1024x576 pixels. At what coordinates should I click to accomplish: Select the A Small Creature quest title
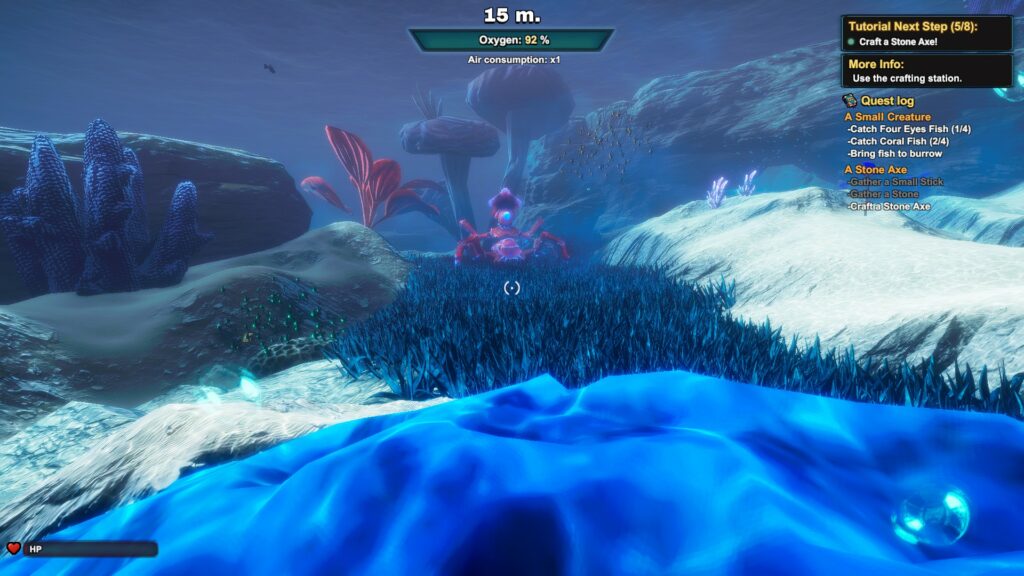tap(887, 117)
